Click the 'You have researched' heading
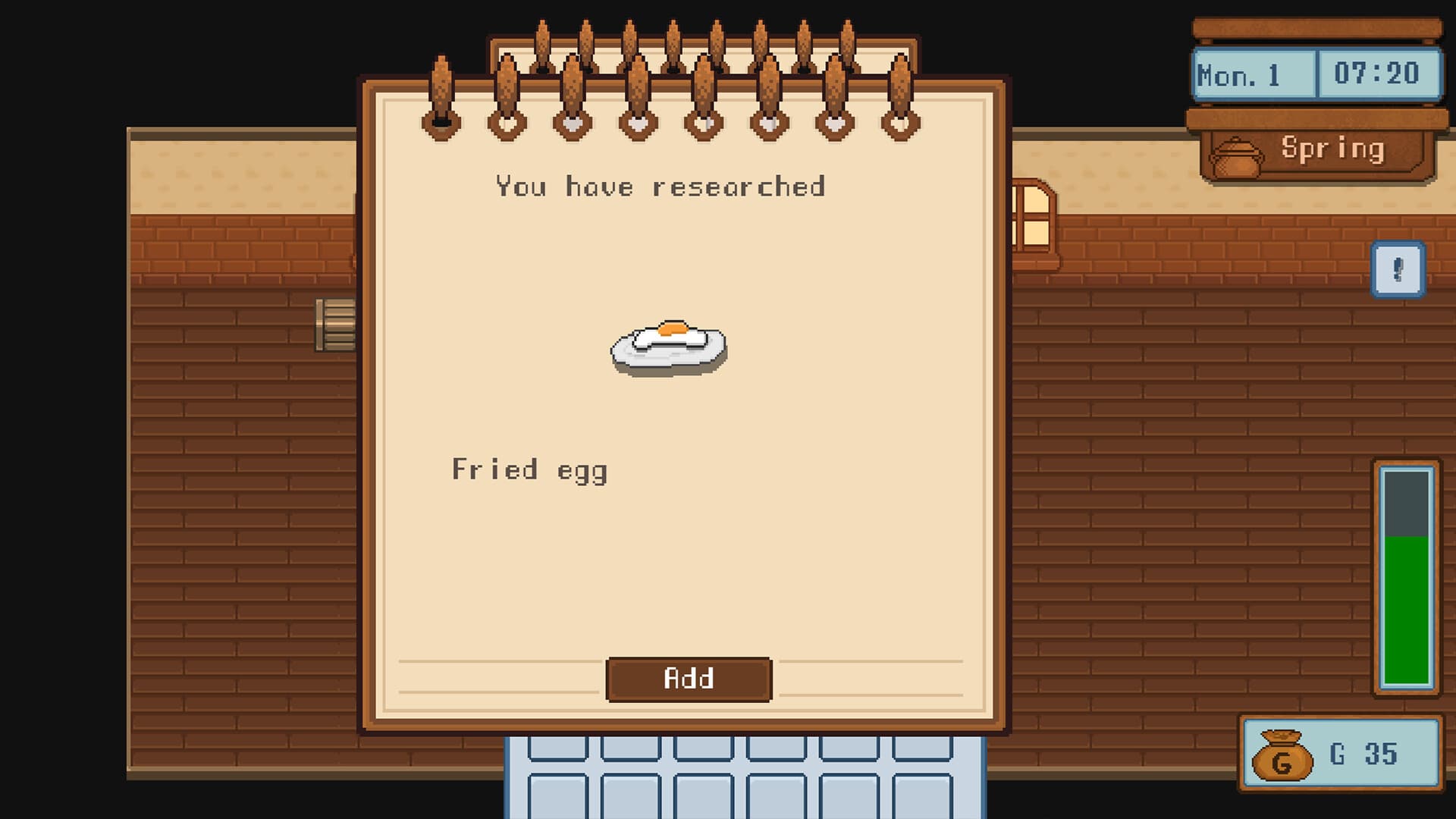 (660, 186)
